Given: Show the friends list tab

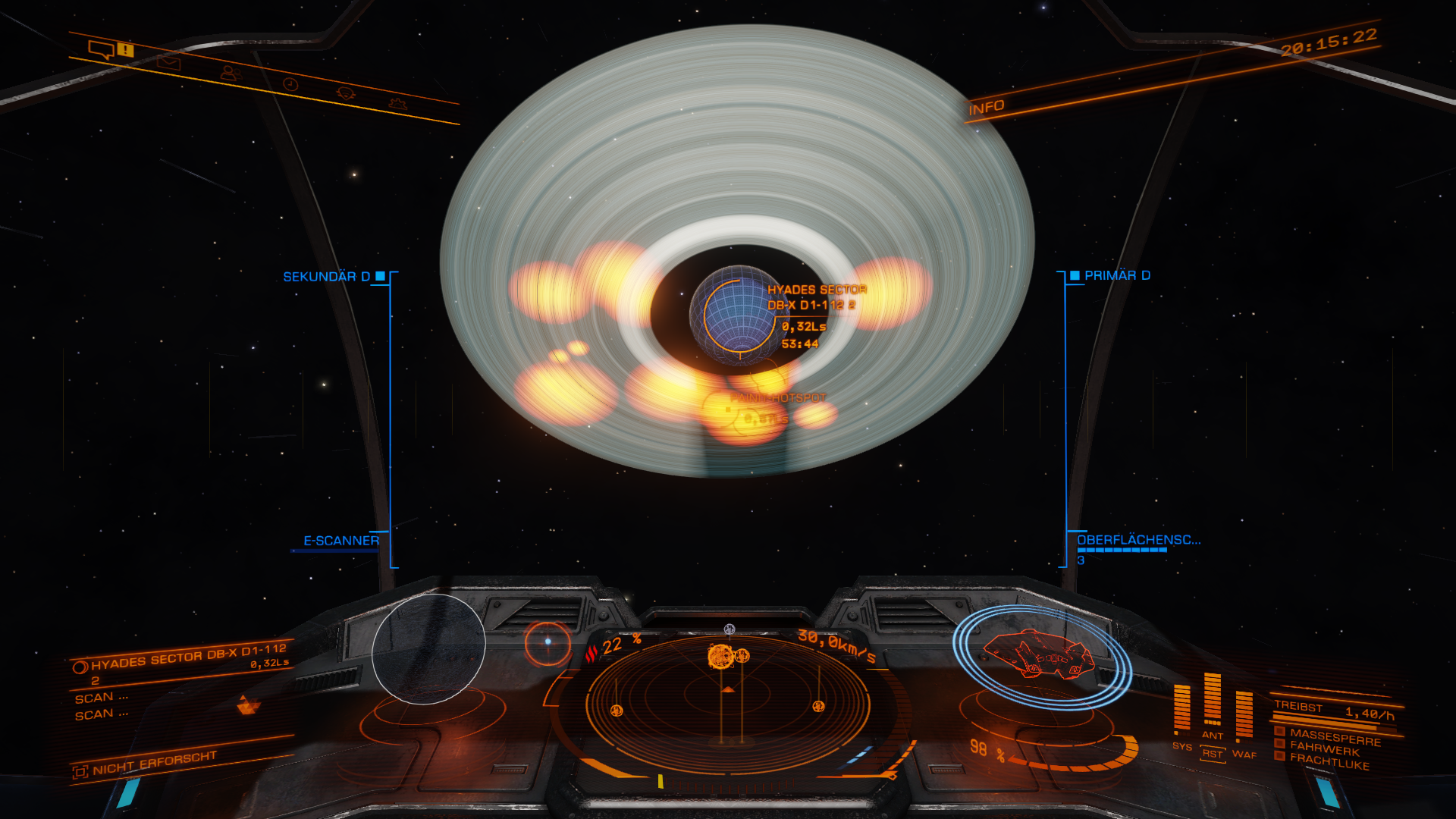Looking at the screenshot, I should point(230,74).
